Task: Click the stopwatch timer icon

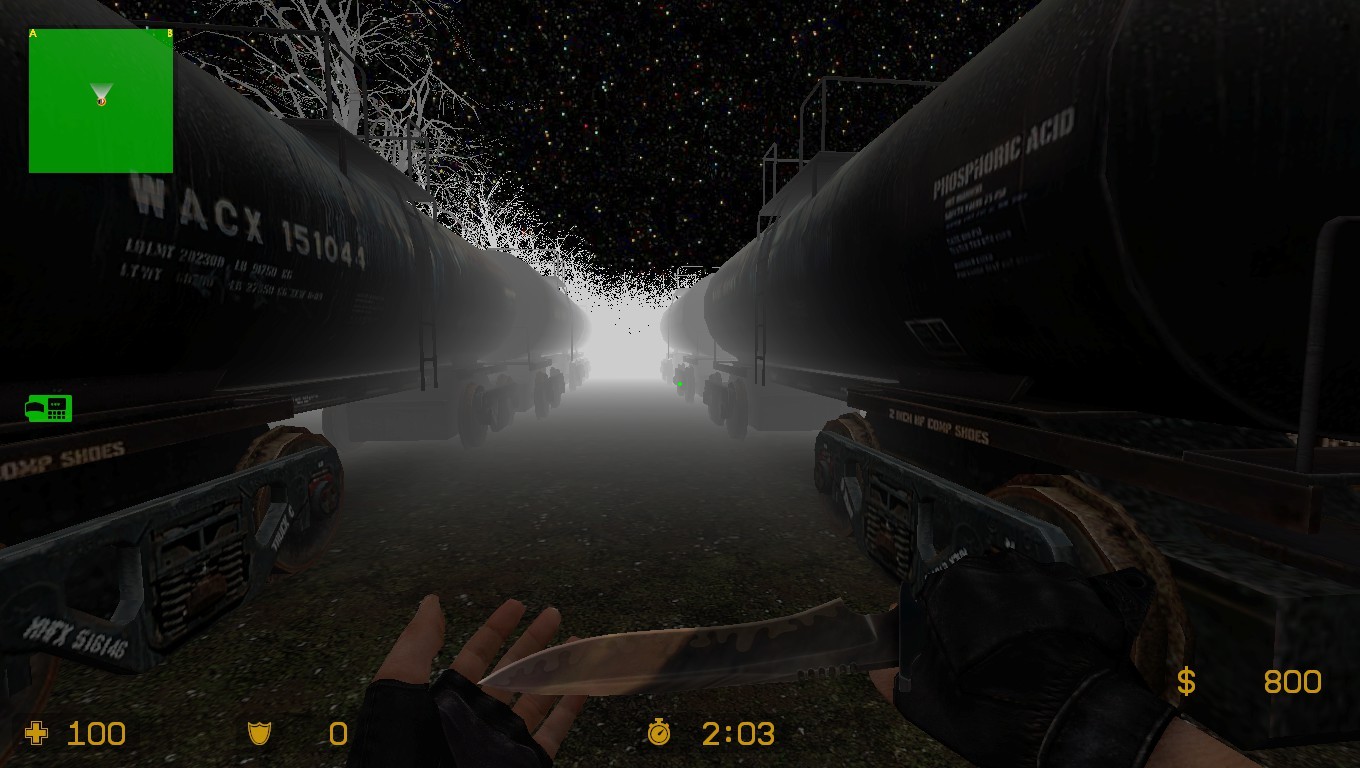Action: click(659, 733)
